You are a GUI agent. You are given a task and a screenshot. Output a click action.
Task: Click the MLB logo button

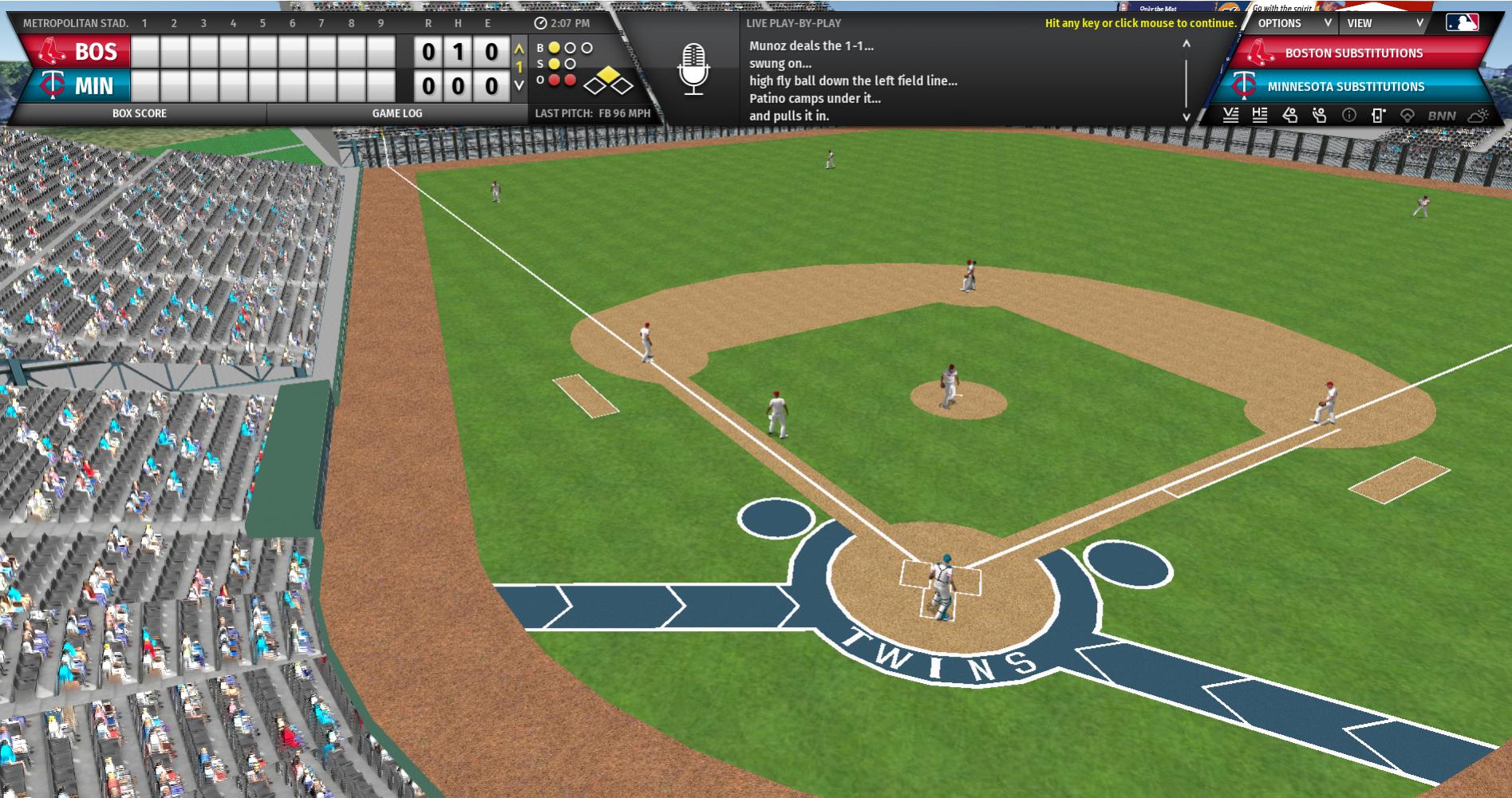1462,22
